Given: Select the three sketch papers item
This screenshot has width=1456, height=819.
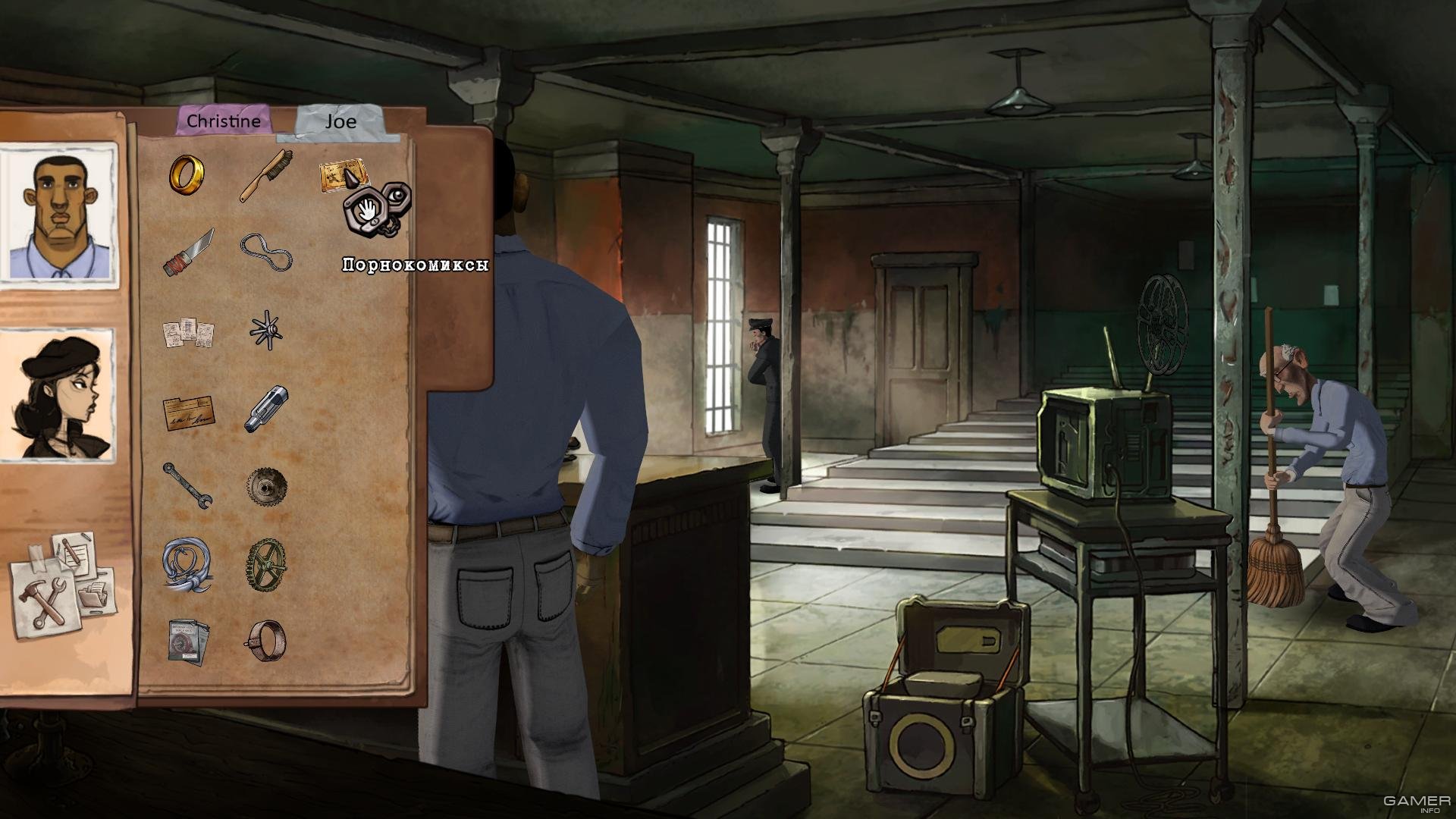Looking at the screenshot, I should click(x=188, y=332).
